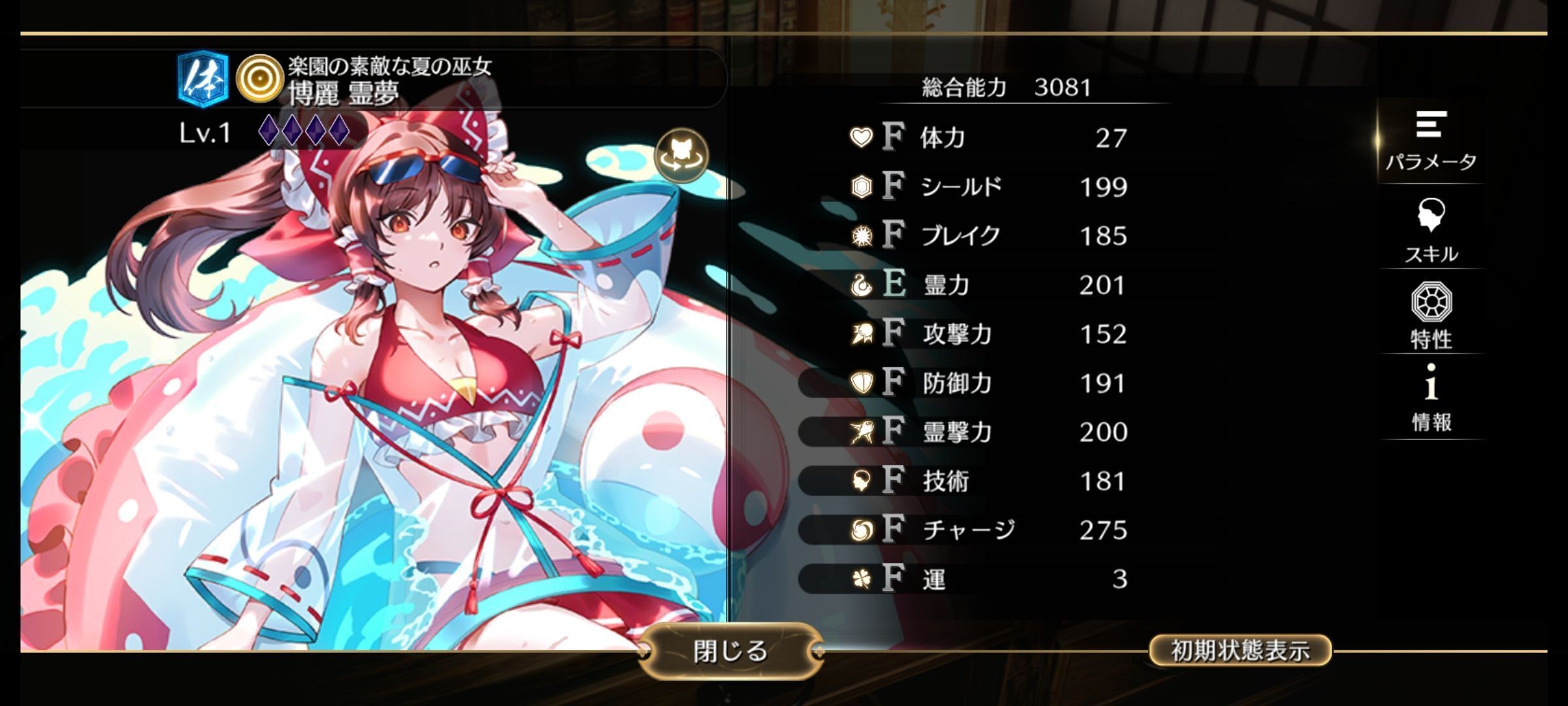This screenshot has height=706, width=1568.
Task: Select the 特性 tab
Action: (x=1431, y=315)
